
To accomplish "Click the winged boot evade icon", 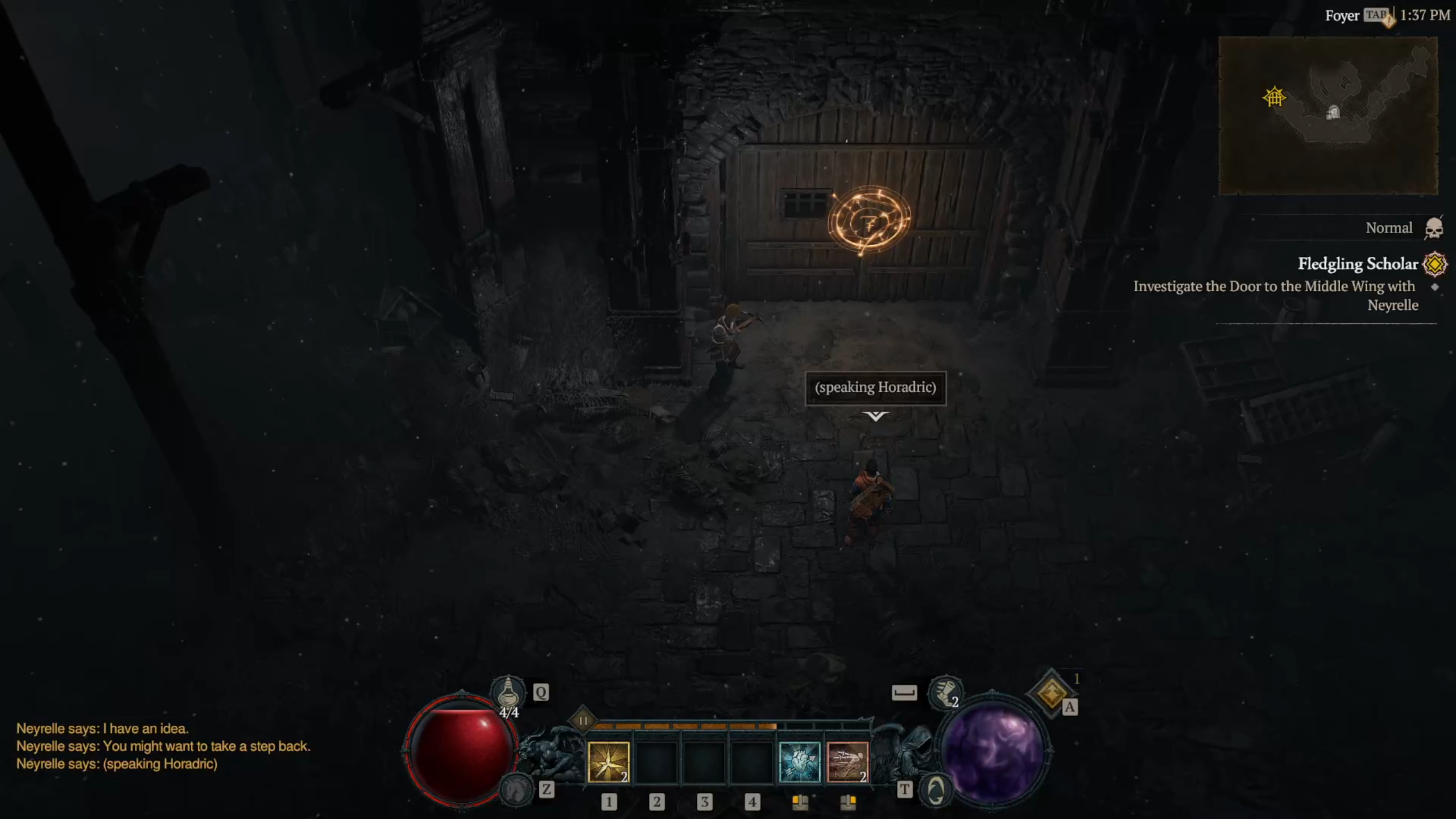I will 944,693.
